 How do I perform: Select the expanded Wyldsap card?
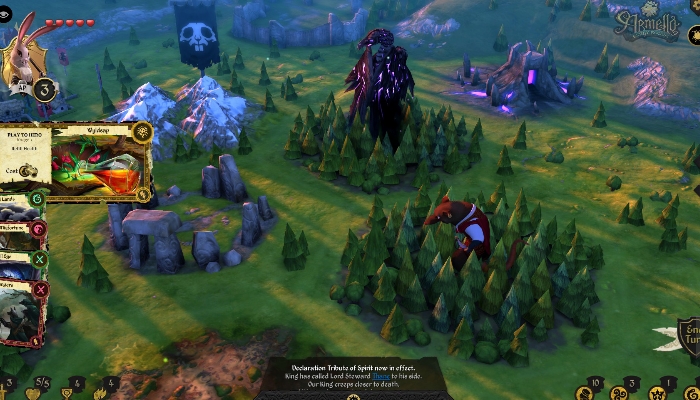[x=90, y=159]
